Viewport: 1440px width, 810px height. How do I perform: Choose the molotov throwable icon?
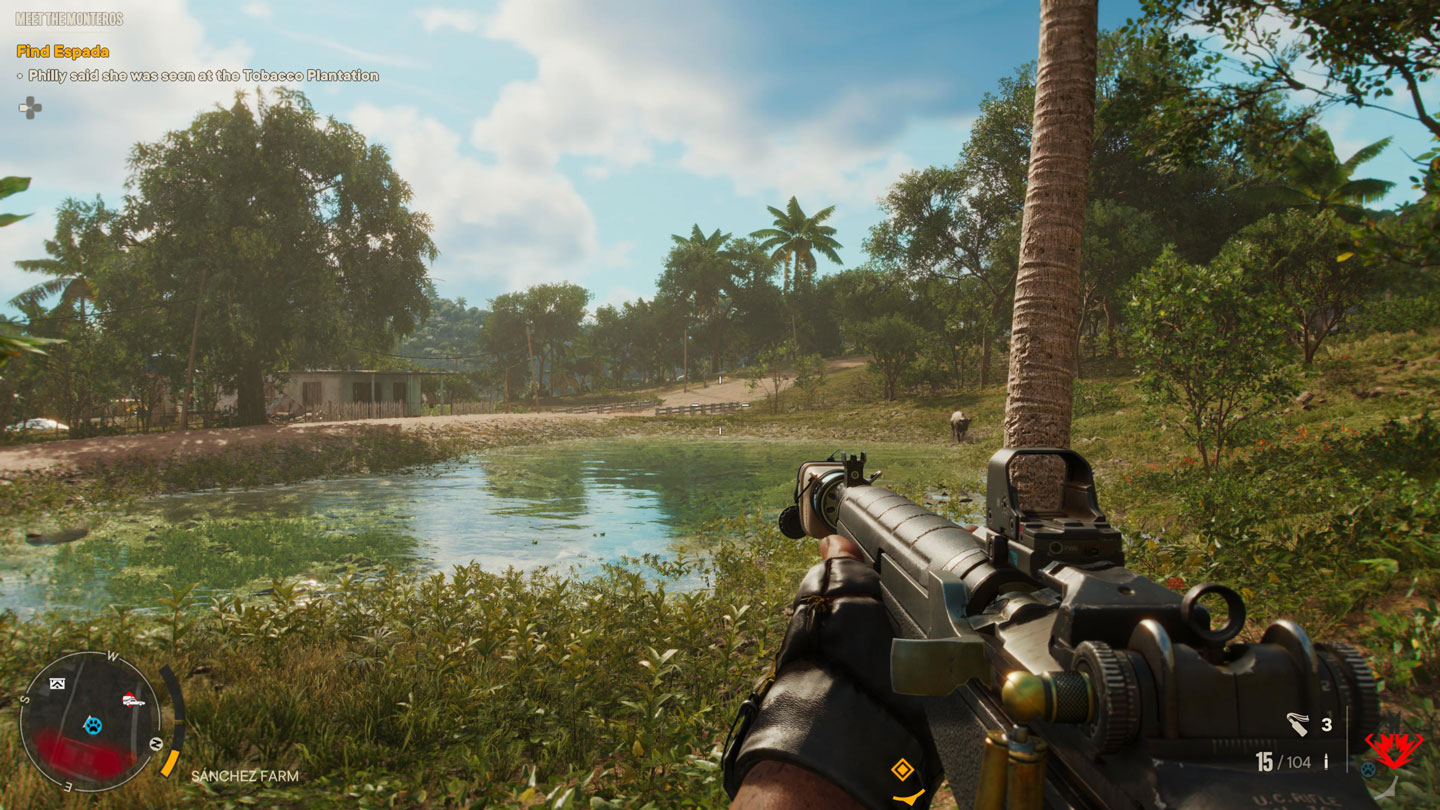coord(1298,724)
